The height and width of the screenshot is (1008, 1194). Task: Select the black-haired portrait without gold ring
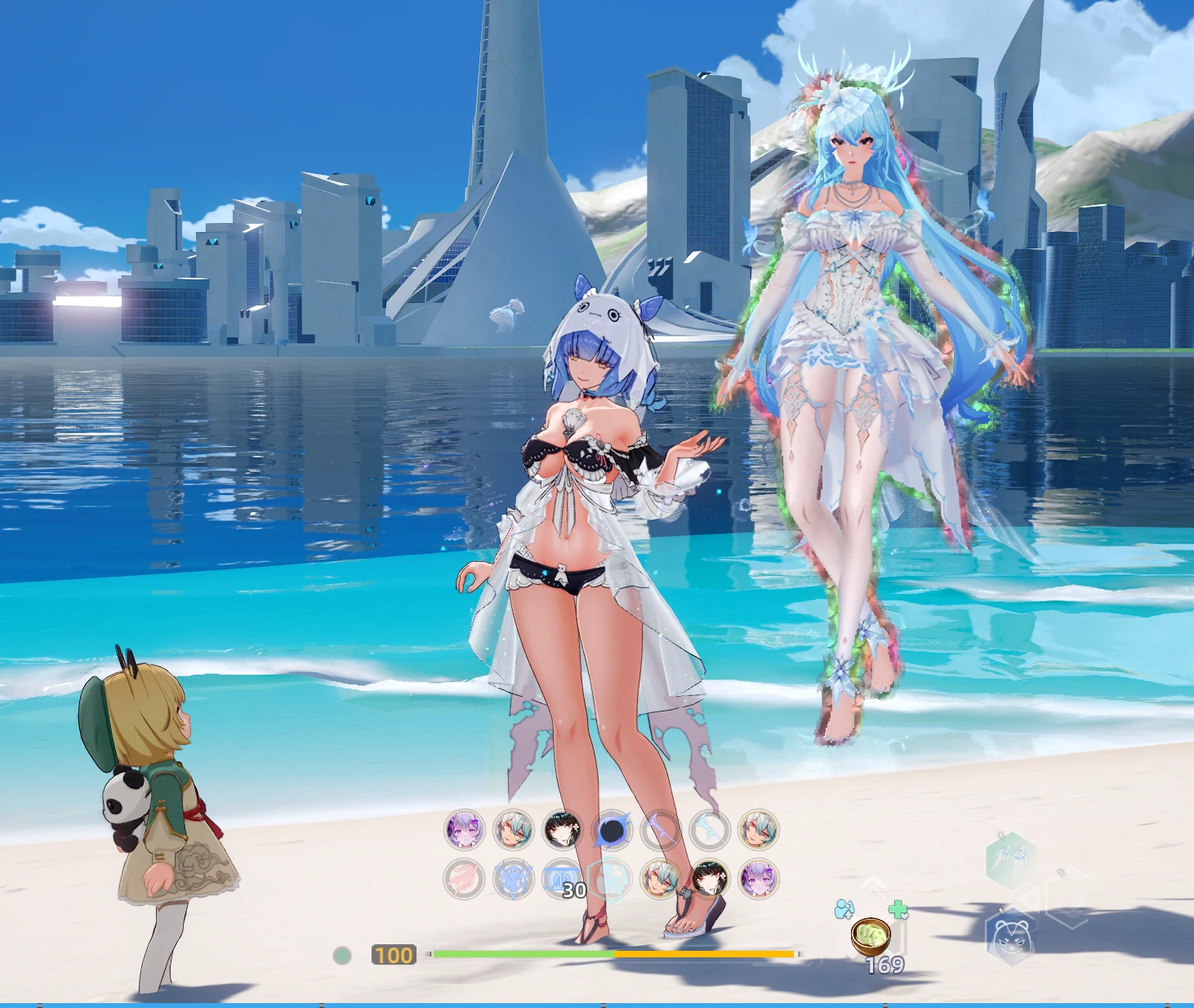click(563, 830)
